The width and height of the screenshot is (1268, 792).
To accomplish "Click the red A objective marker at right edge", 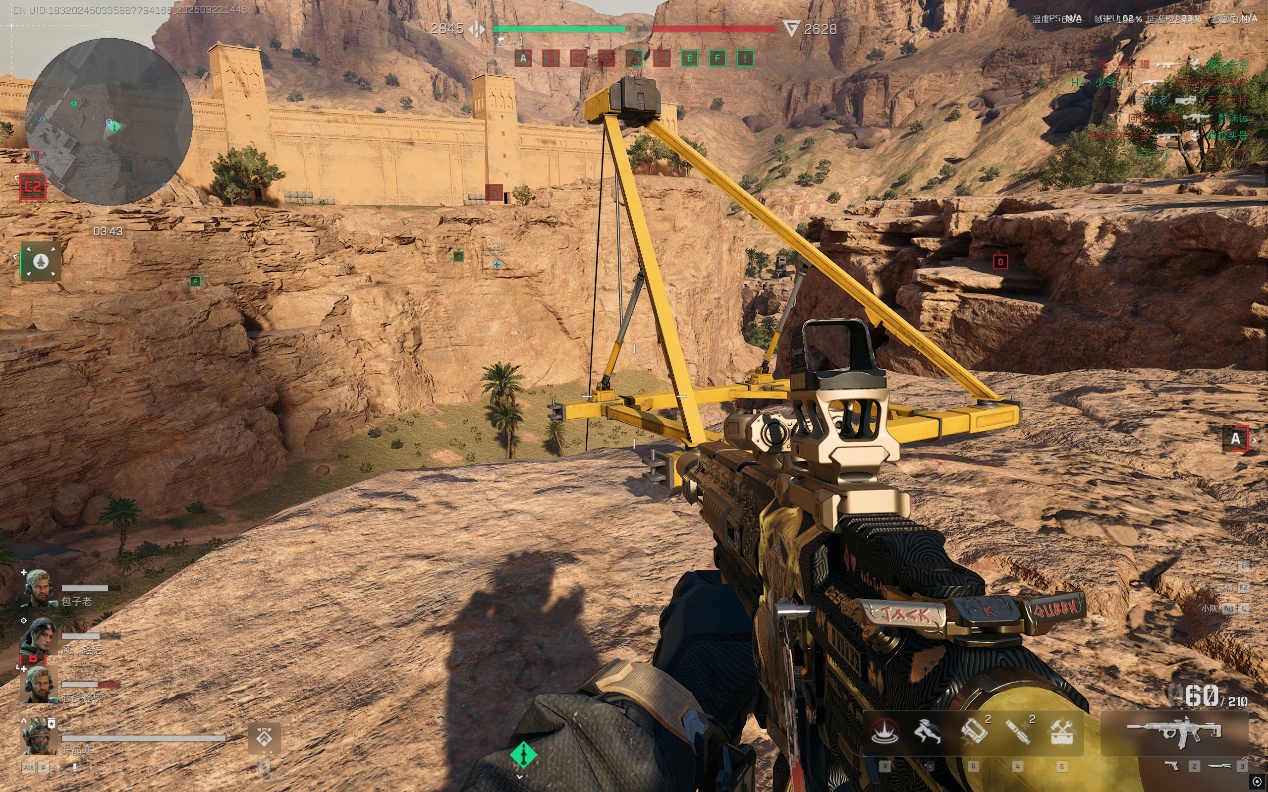I will 1236,438.
